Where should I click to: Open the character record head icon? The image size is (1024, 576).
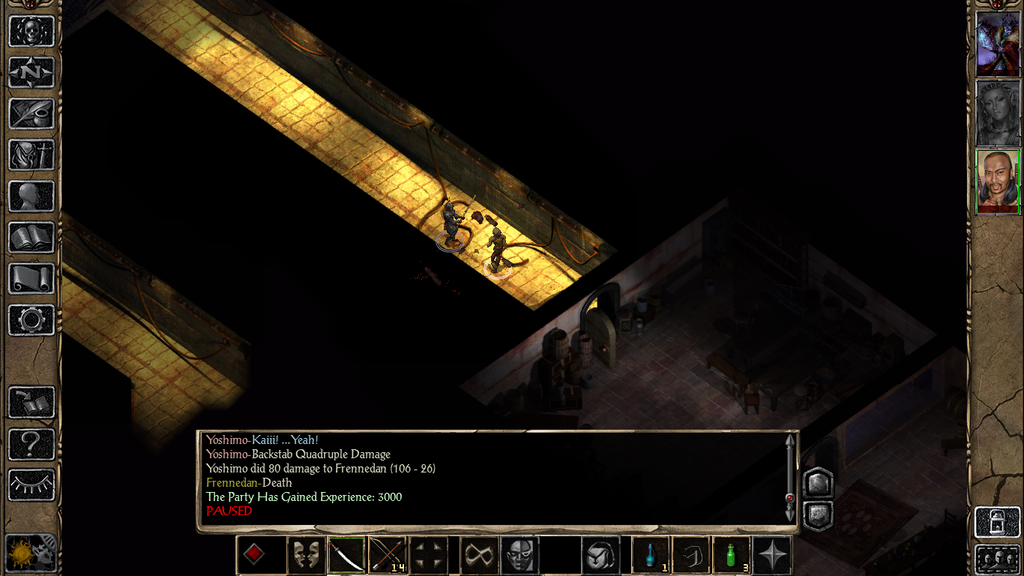tap(31, 195)
